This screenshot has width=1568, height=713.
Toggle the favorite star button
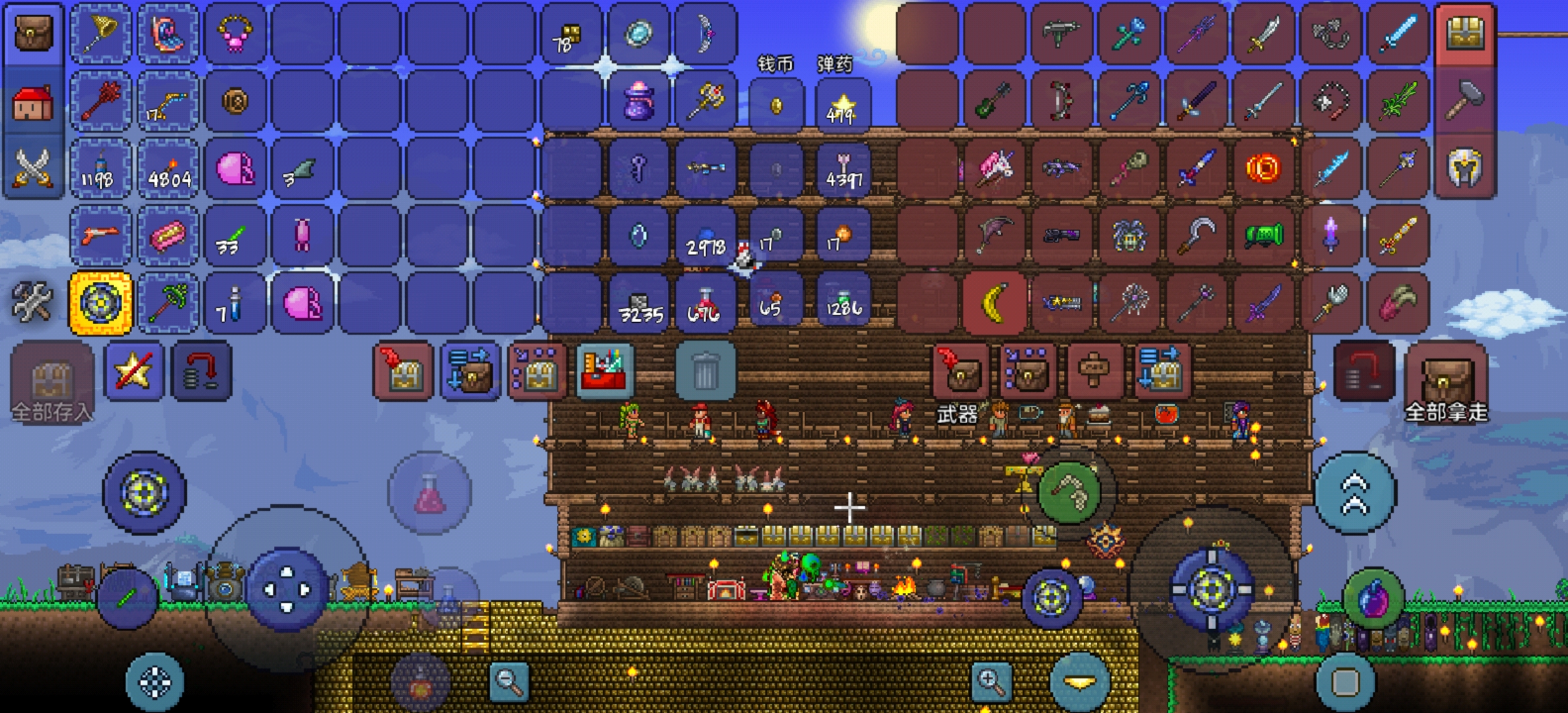[x=134, y=371]
